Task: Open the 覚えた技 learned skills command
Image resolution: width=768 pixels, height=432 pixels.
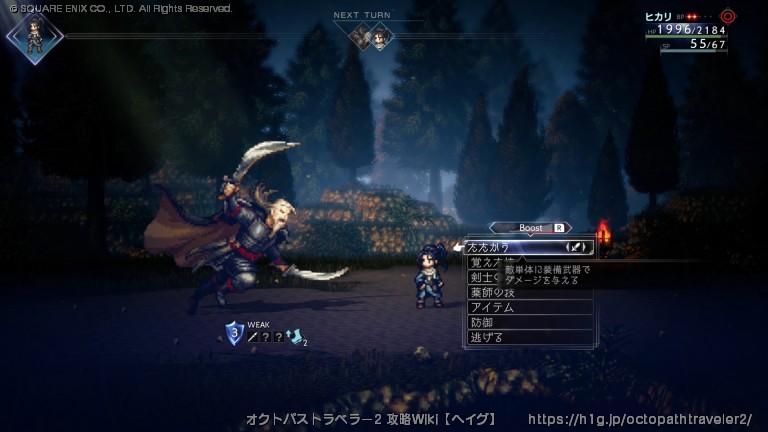Action: [490, 262]
